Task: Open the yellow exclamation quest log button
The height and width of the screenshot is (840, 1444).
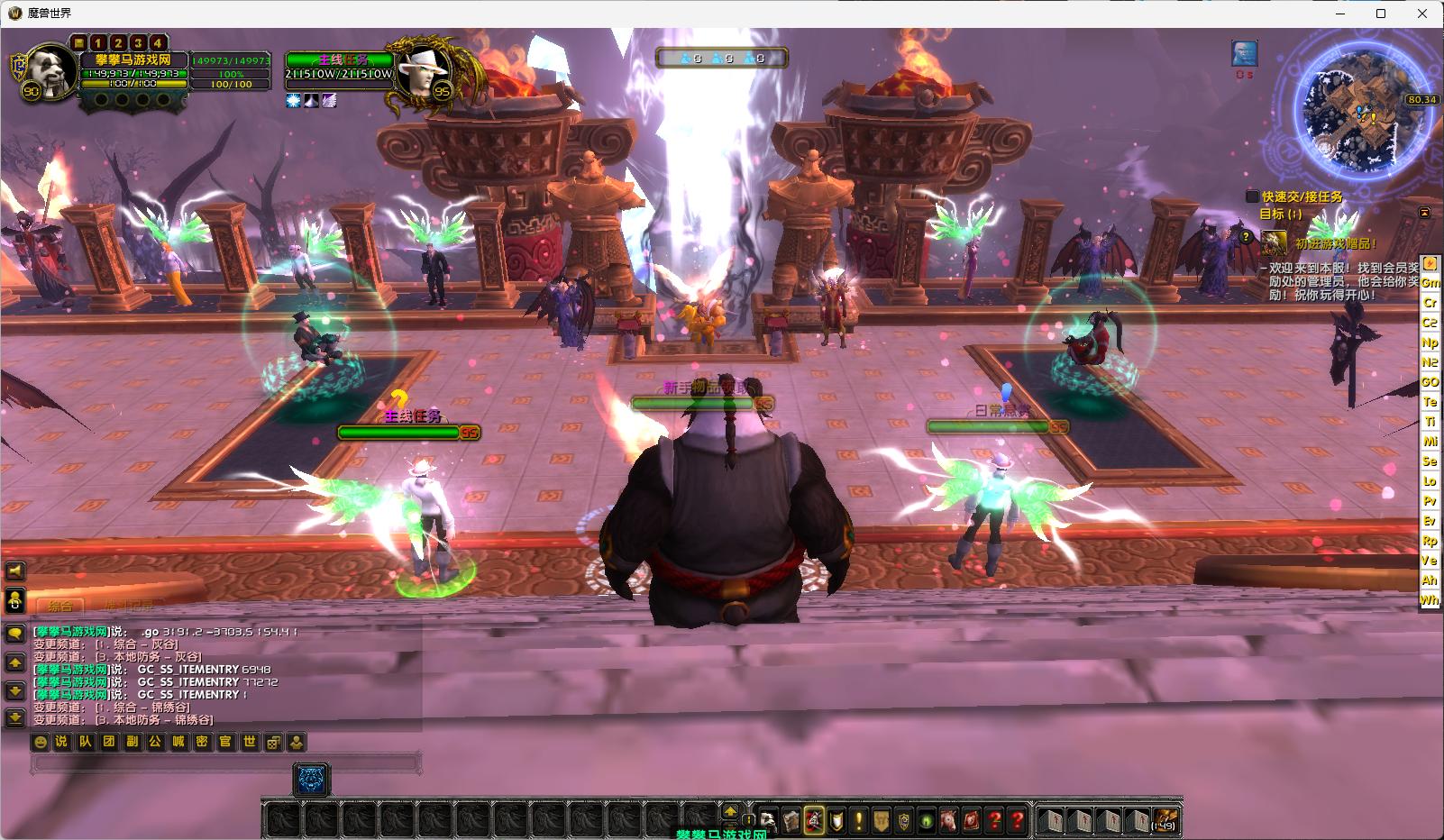Action: [858, 820]
